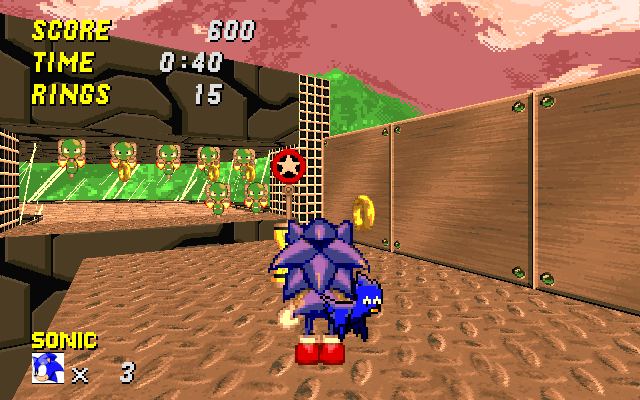Click Sonic's face lives icon
Screen dimensions: 640x400
coord(47,369)
